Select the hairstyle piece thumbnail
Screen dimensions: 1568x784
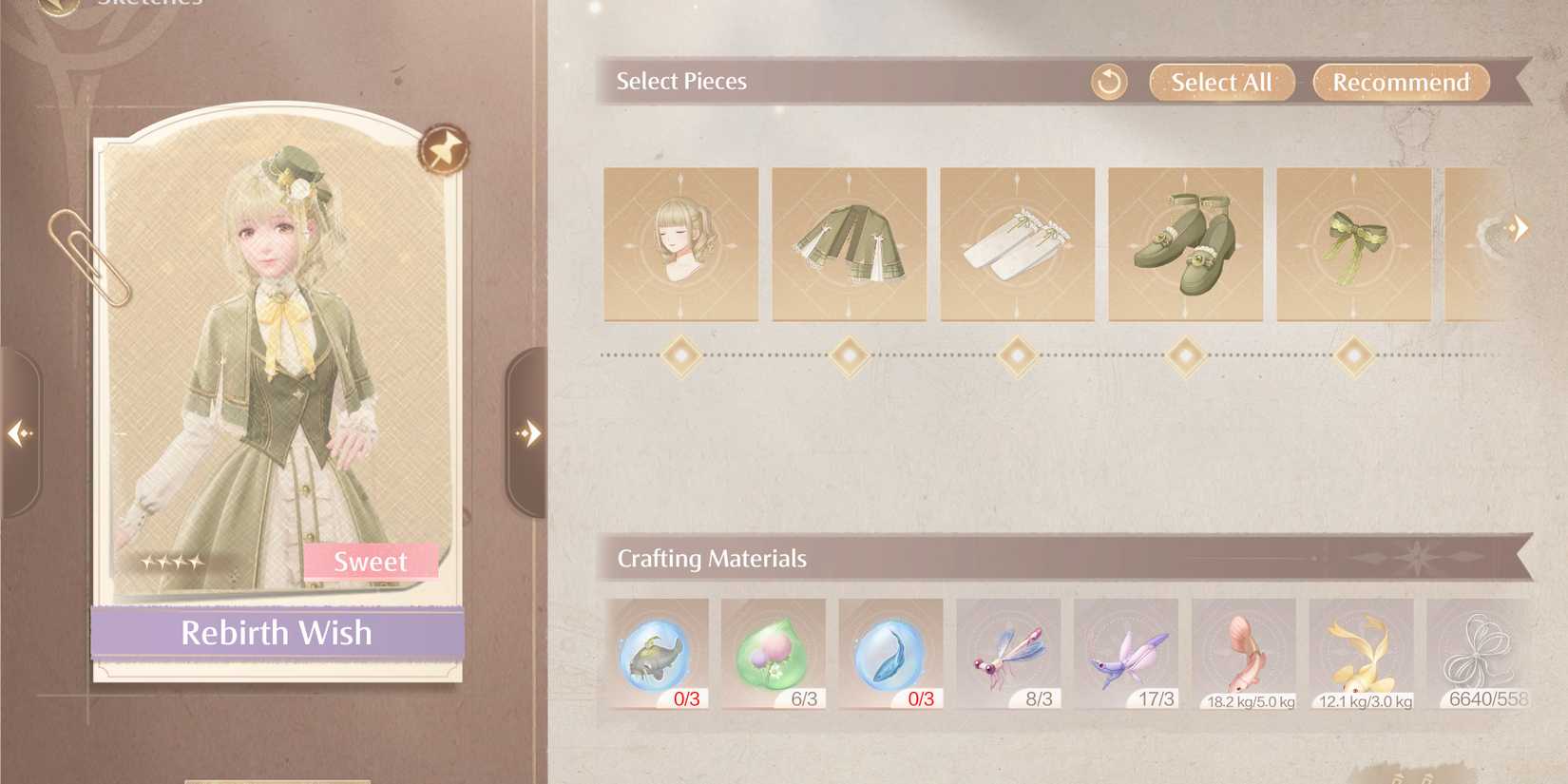coord(680,243)
